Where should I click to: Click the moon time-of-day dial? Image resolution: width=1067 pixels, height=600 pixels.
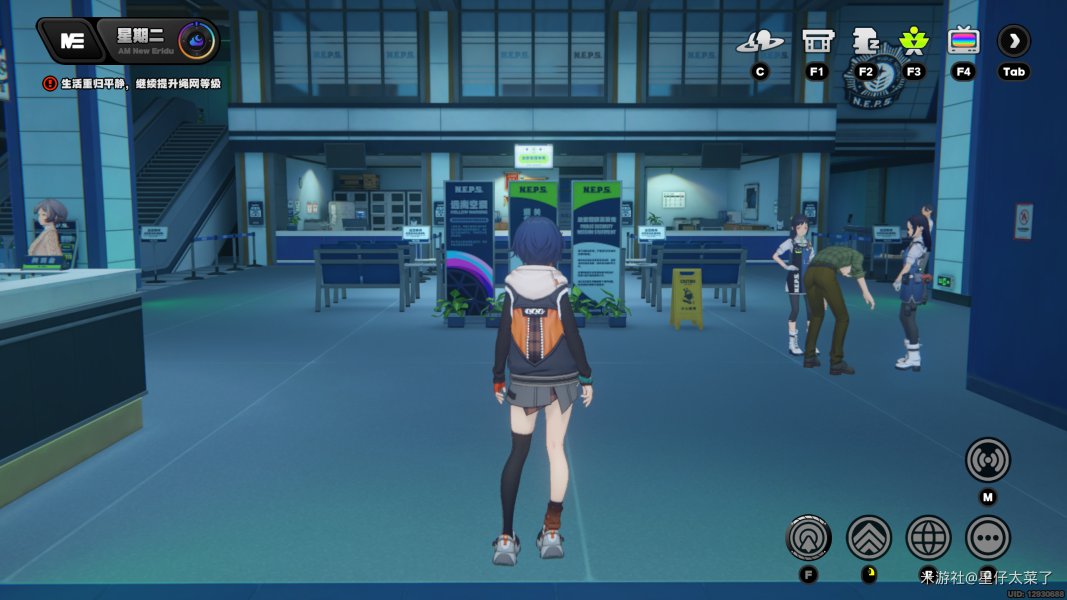pos(196,41)
